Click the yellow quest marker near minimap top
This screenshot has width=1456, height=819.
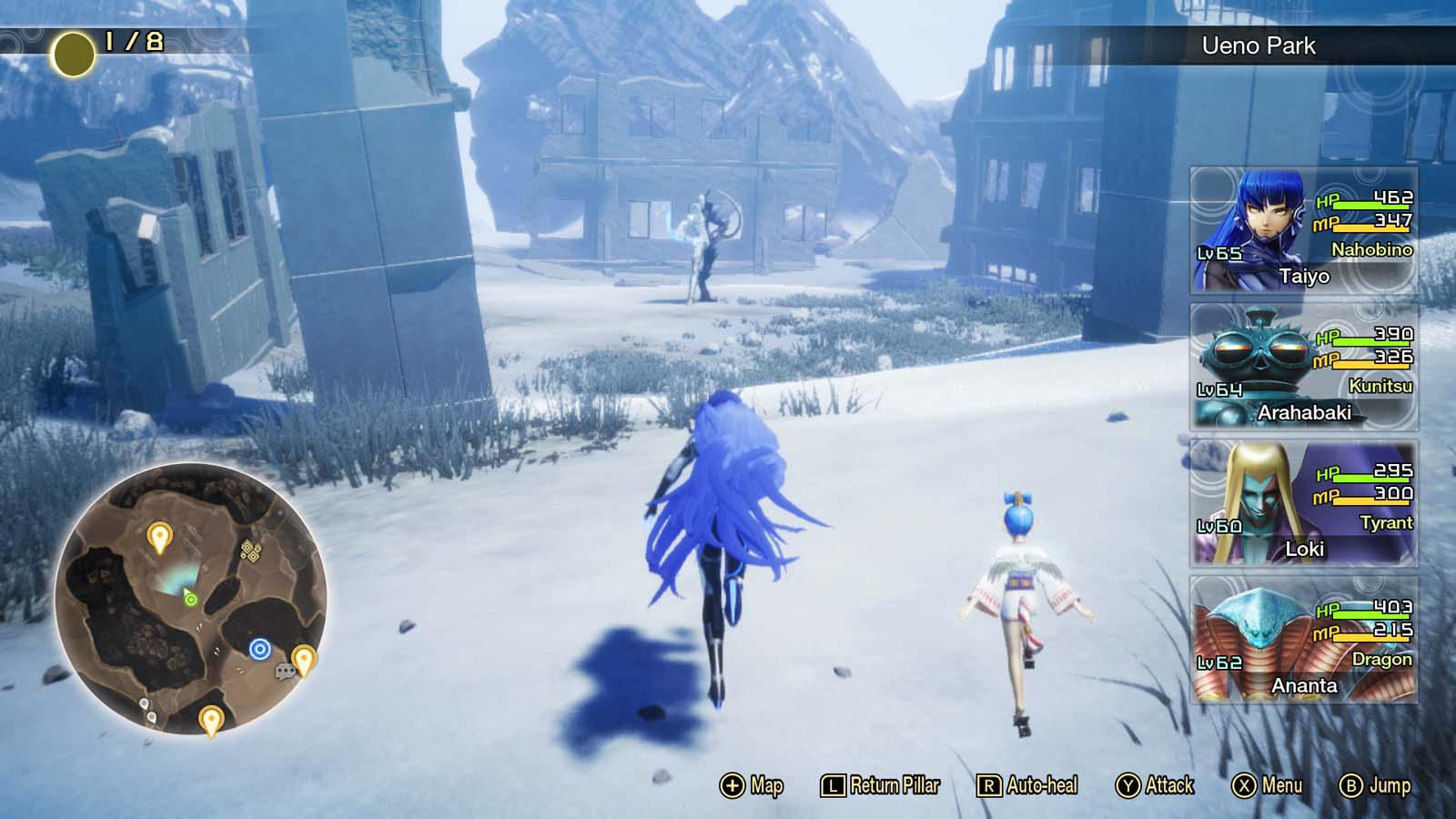159,535
